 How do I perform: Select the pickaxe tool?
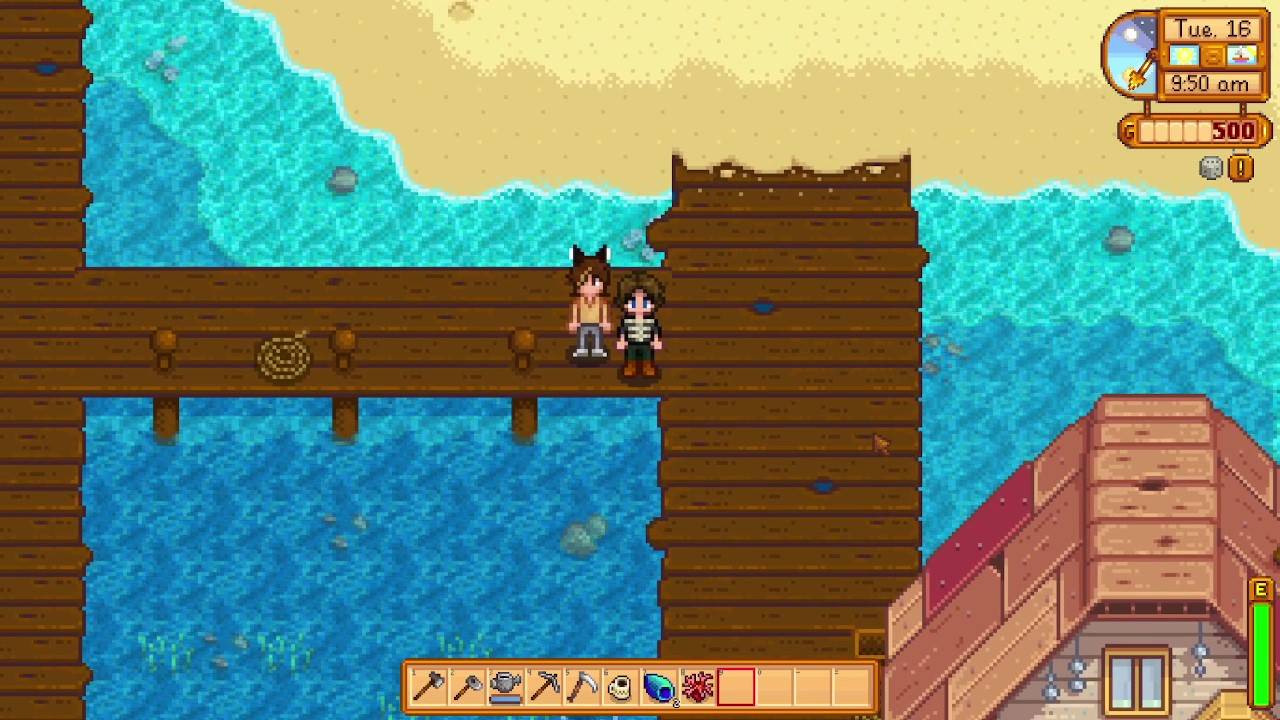(544, 686)
